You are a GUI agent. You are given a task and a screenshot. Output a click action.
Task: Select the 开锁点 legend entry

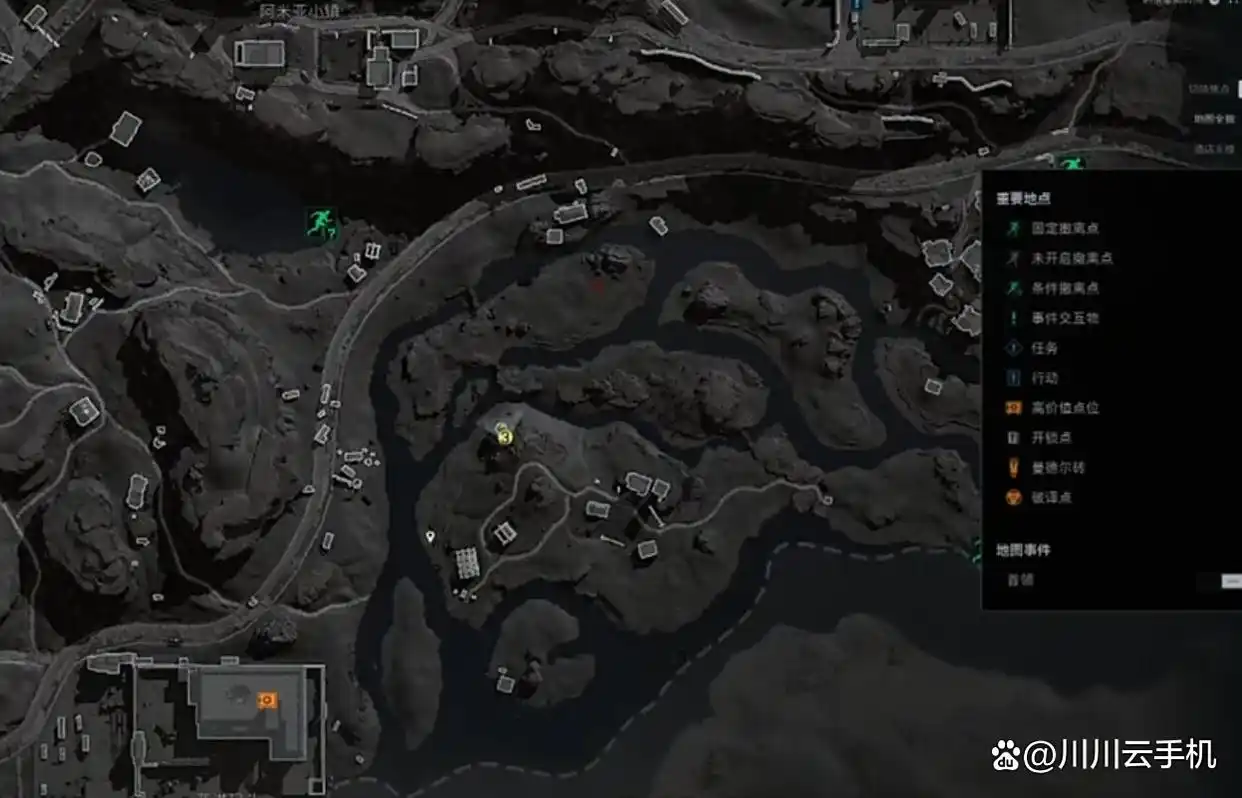[1050, 438]
